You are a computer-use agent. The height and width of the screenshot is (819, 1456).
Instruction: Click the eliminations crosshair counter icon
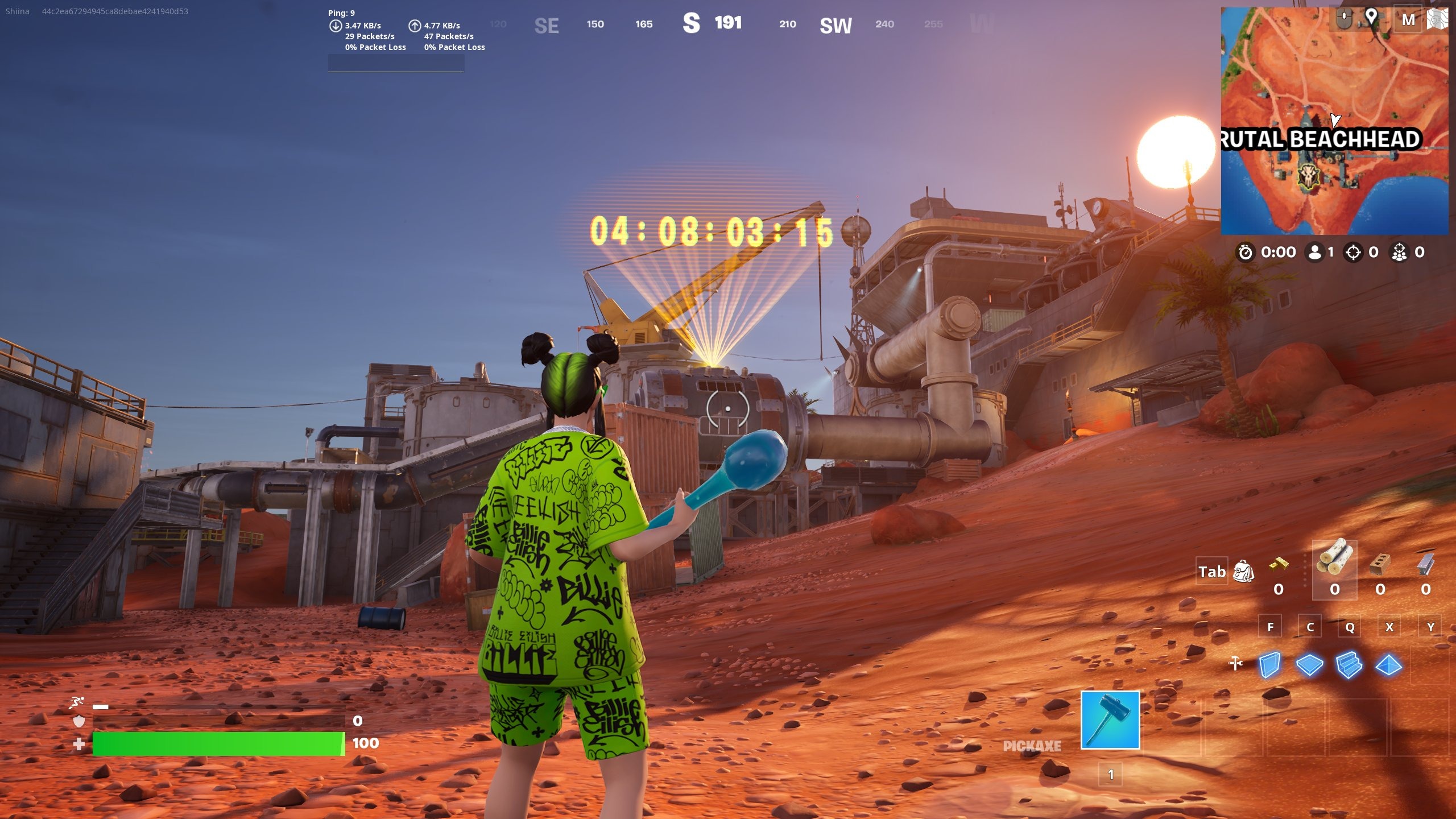coord(1353,253)
